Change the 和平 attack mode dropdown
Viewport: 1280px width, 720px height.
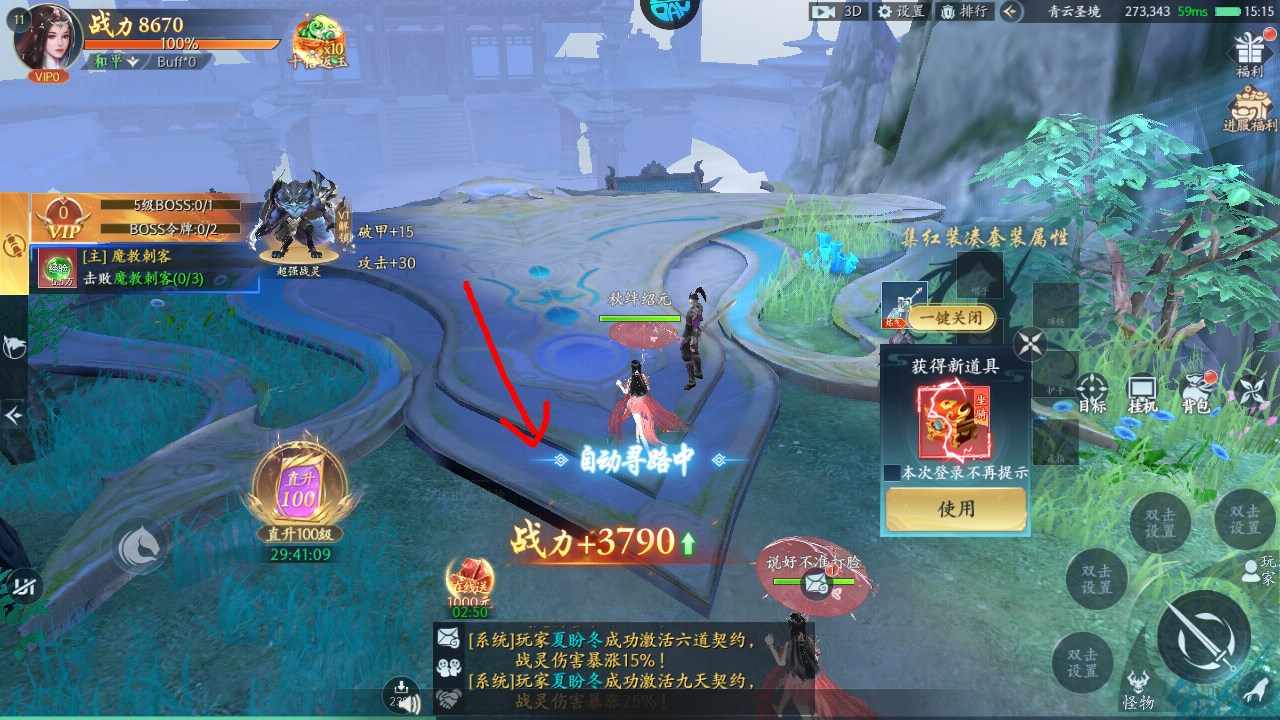click(116, 61)
